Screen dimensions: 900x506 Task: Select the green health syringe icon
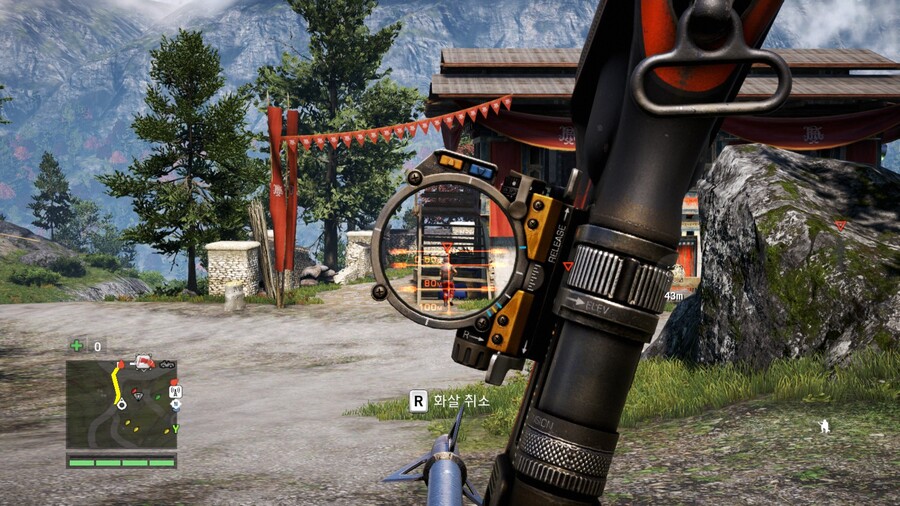[x=77, y=346]
